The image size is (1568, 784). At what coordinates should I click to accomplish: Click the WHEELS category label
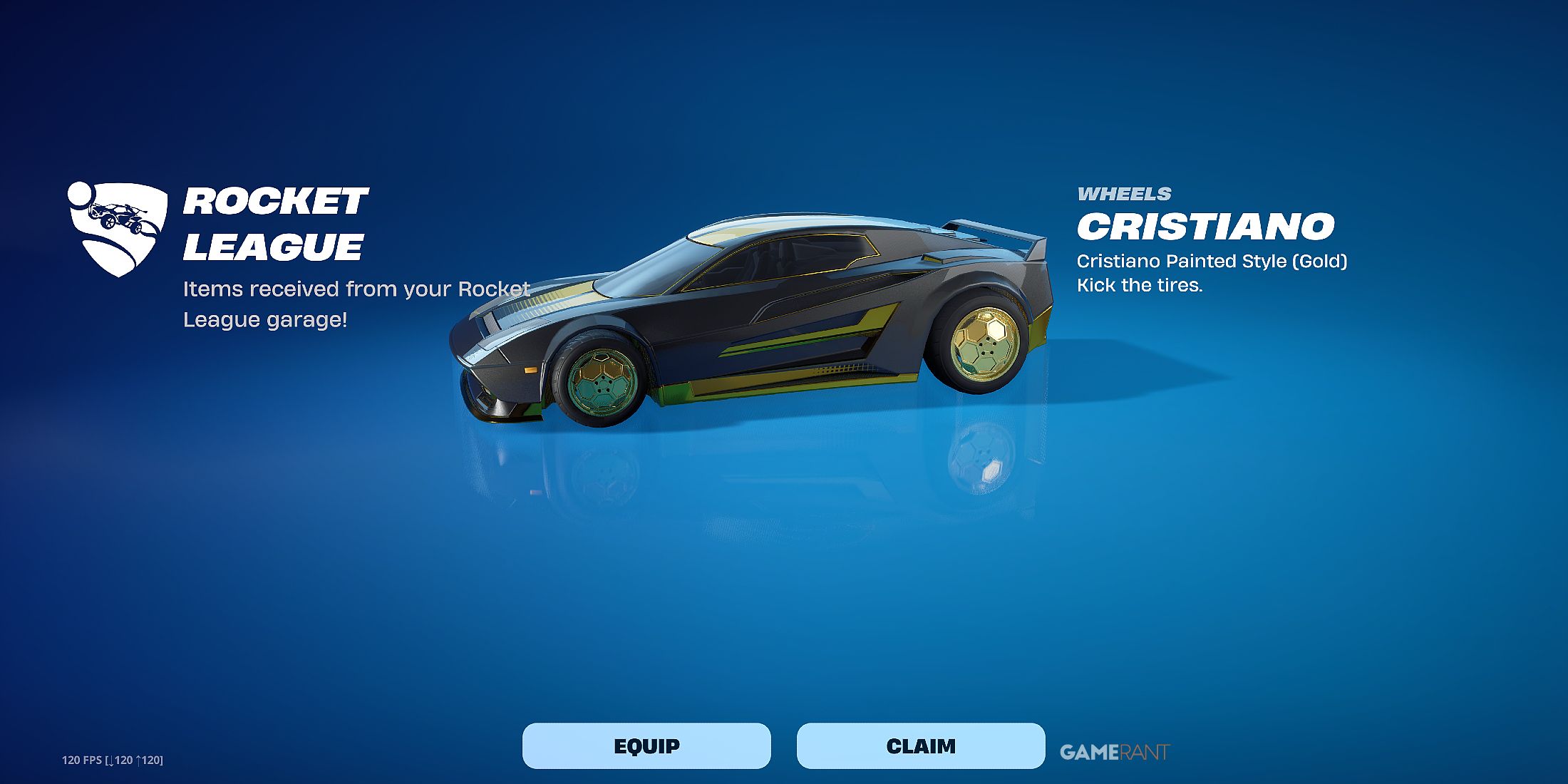1125,194
